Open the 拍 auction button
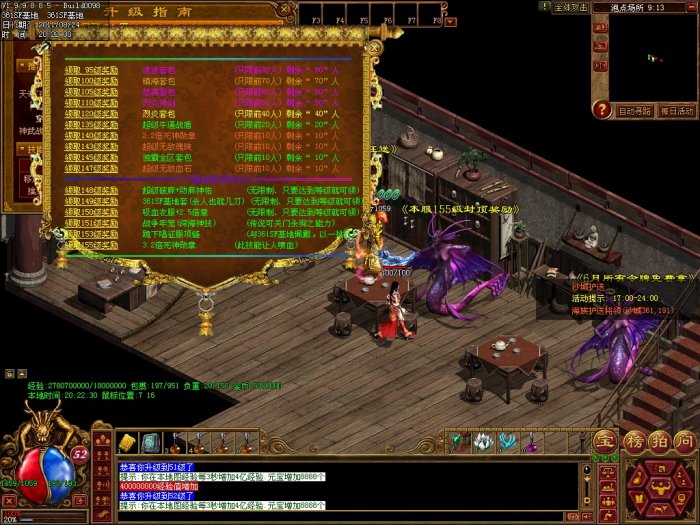The image size is (700, 525). (657, 441)
